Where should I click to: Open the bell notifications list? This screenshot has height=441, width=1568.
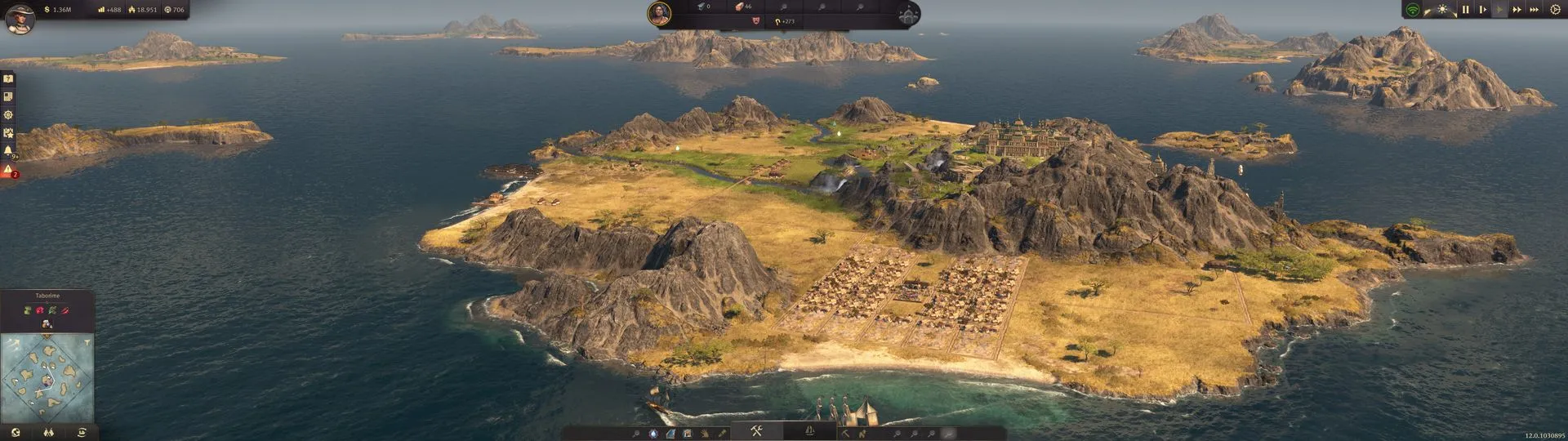tap(8, 151)
